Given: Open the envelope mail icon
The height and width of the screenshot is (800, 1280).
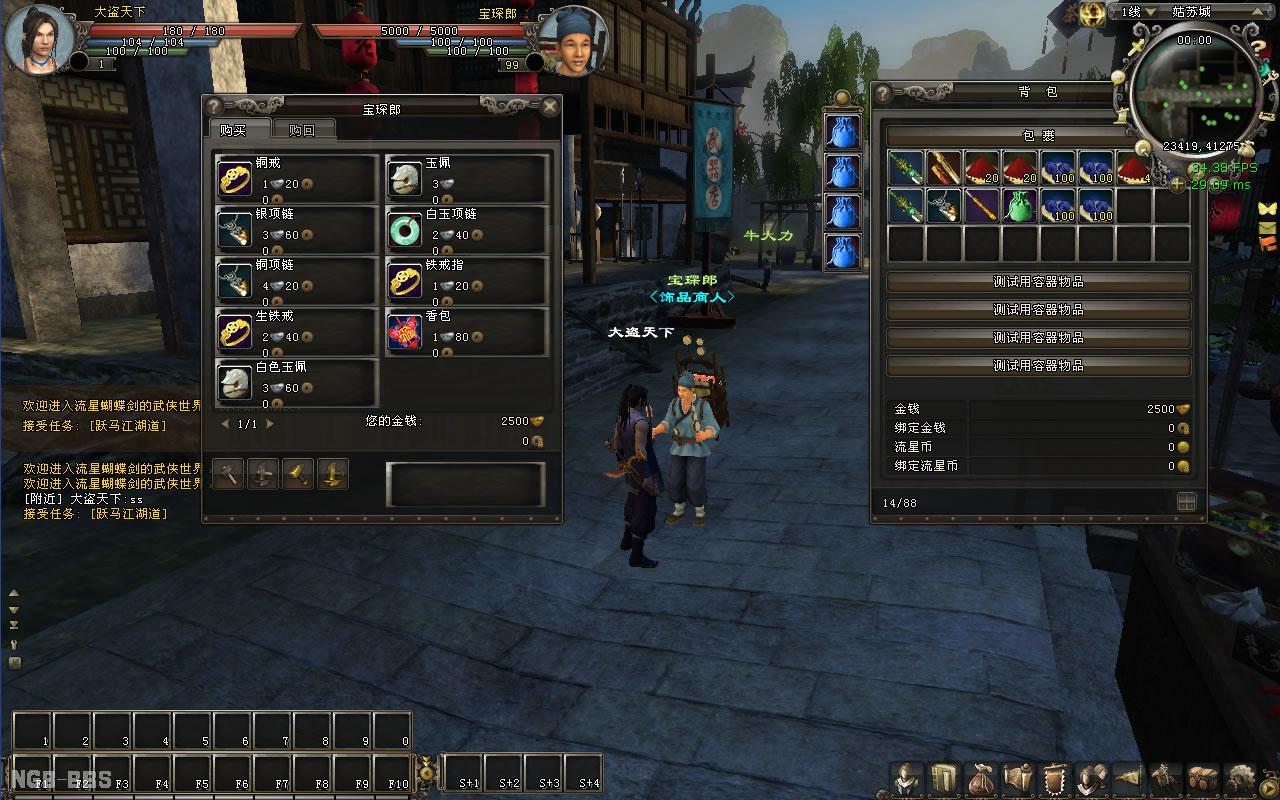Looking at the screenshot, I should pos(1267,228).
